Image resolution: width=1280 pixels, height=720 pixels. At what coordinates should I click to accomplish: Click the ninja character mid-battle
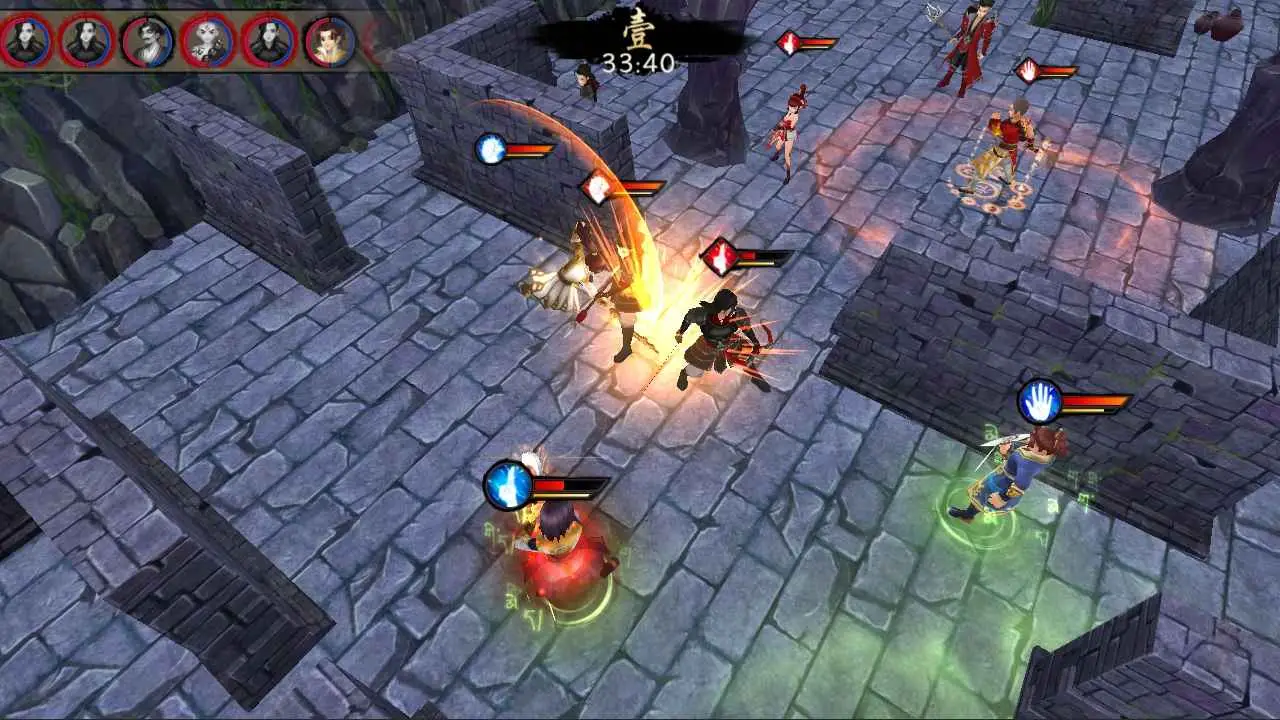point(710,330)
